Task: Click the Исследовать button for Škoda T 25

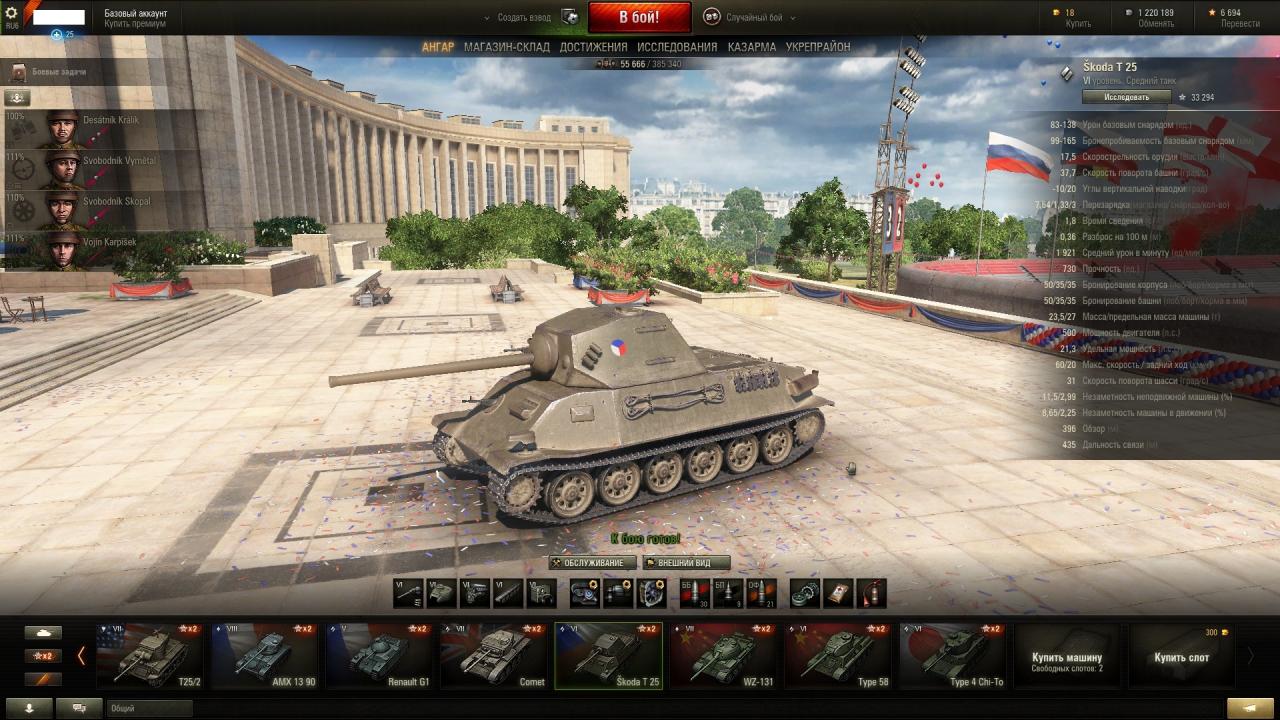Action: tap(1127, 97)
